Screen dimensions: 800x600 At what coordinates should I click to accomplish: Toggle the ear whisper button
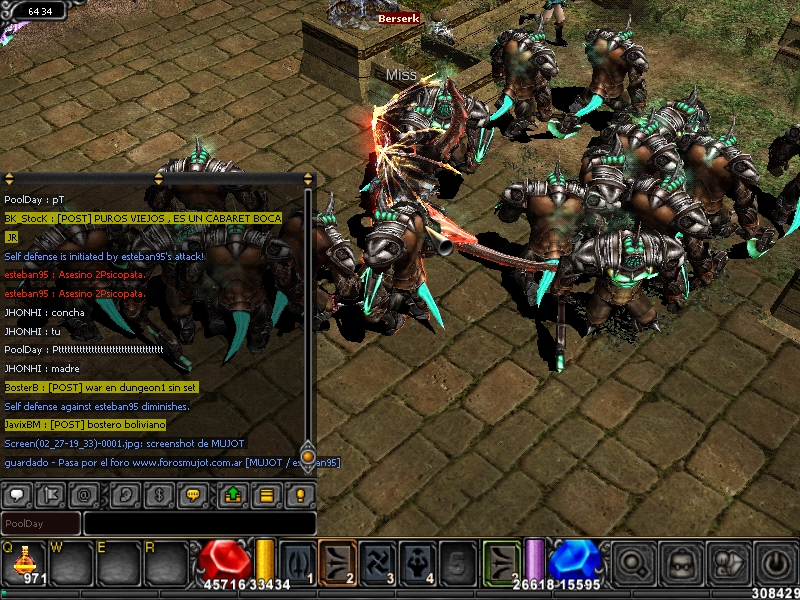pyautogui.click(x=124, y=494)
